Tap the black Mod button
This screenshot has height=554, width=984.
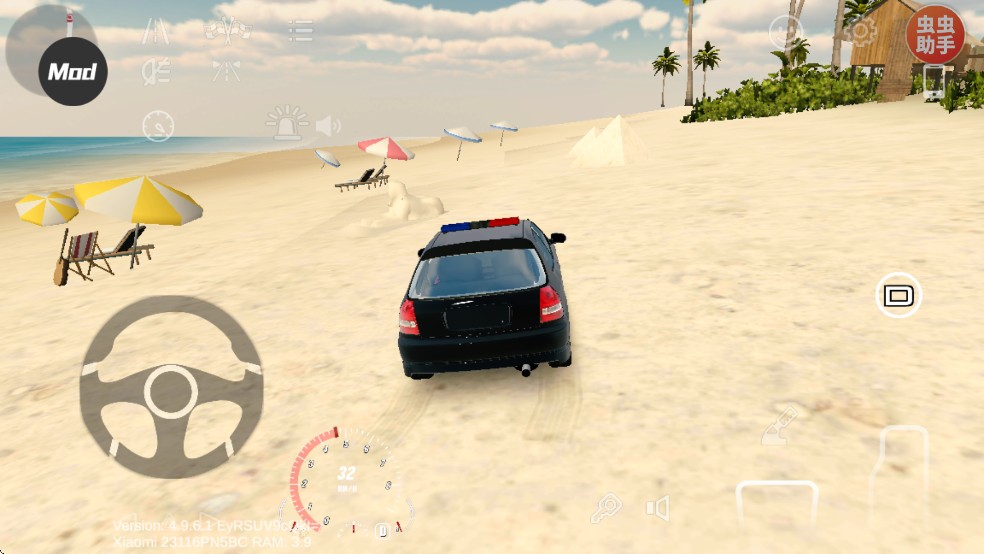(x=72, y=71)
